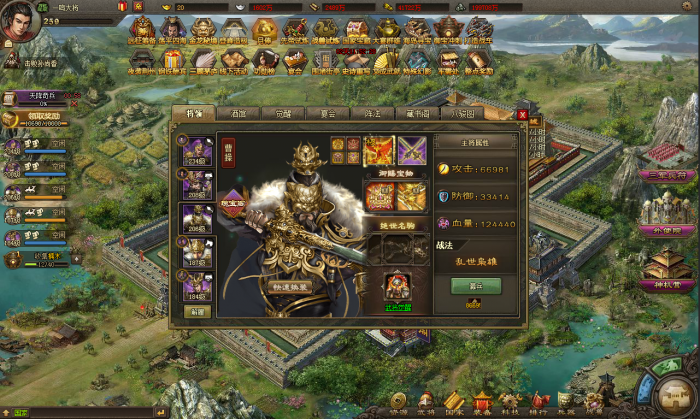Close the general panel with the red X
This screenshot has width=700, height=419.
pyautogui.click(x=522, y=115)
